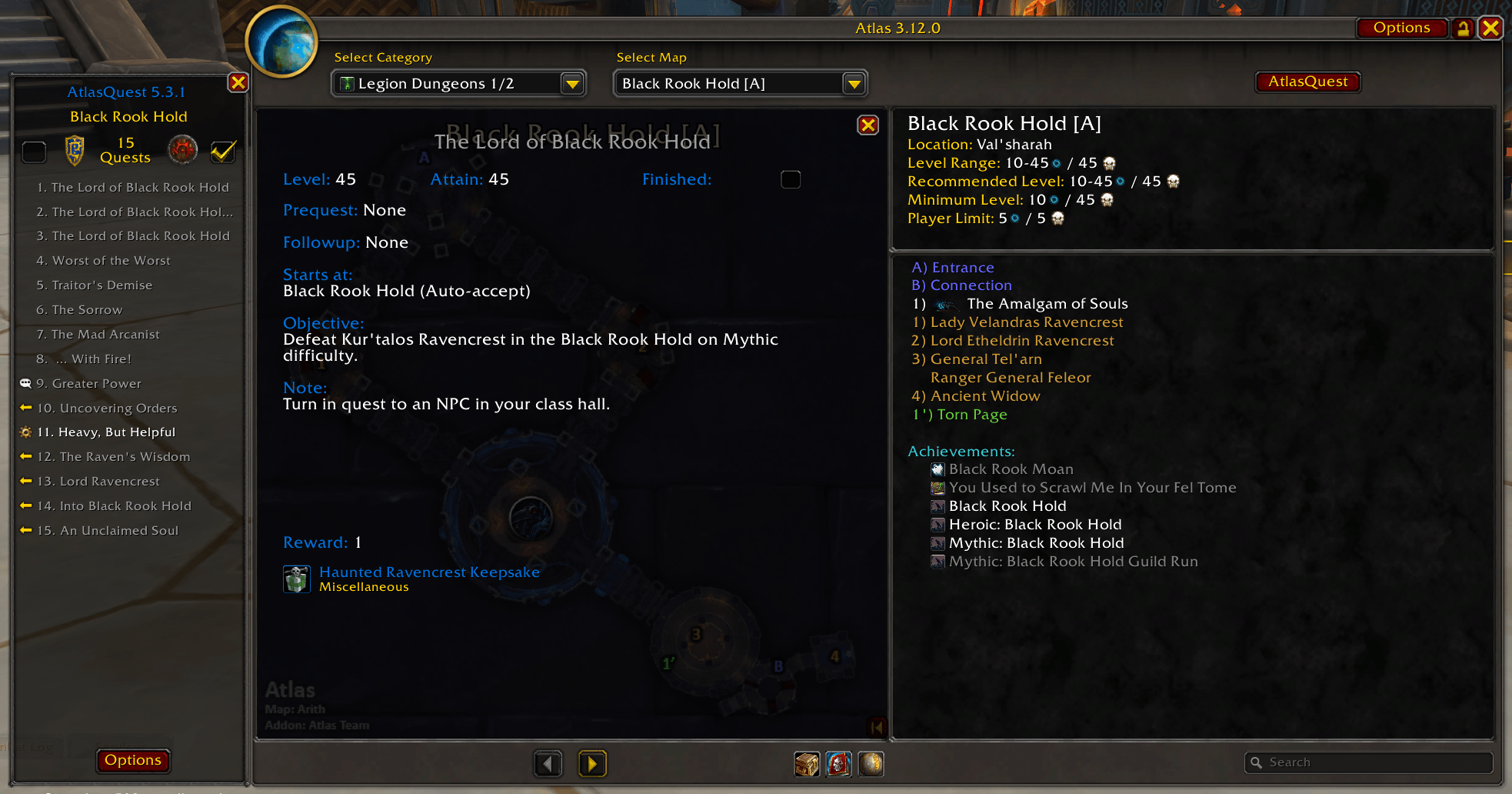Image resolution: width=1512 pixels, height=794 pixels.
Task: Open the Select Map dropdown
Action: click(854, 84)
